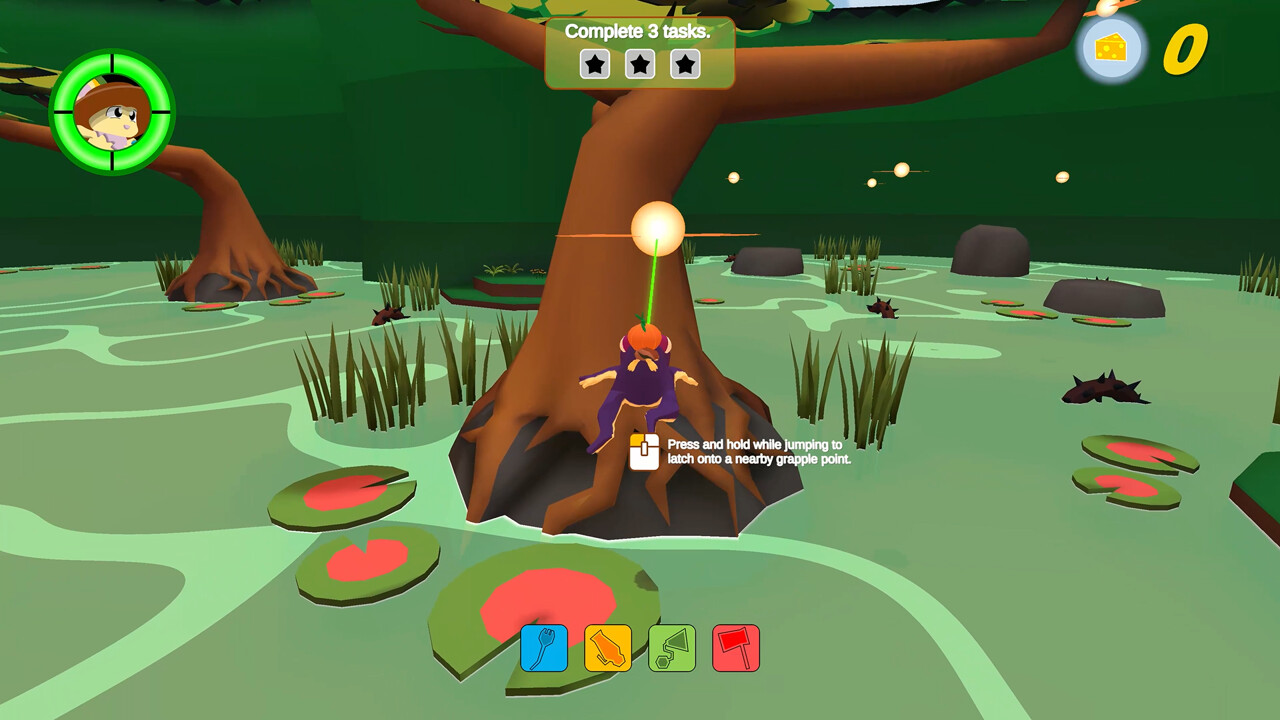Toggle the first task star
This screenshot has height=720, width=1280.
point(593,63)
